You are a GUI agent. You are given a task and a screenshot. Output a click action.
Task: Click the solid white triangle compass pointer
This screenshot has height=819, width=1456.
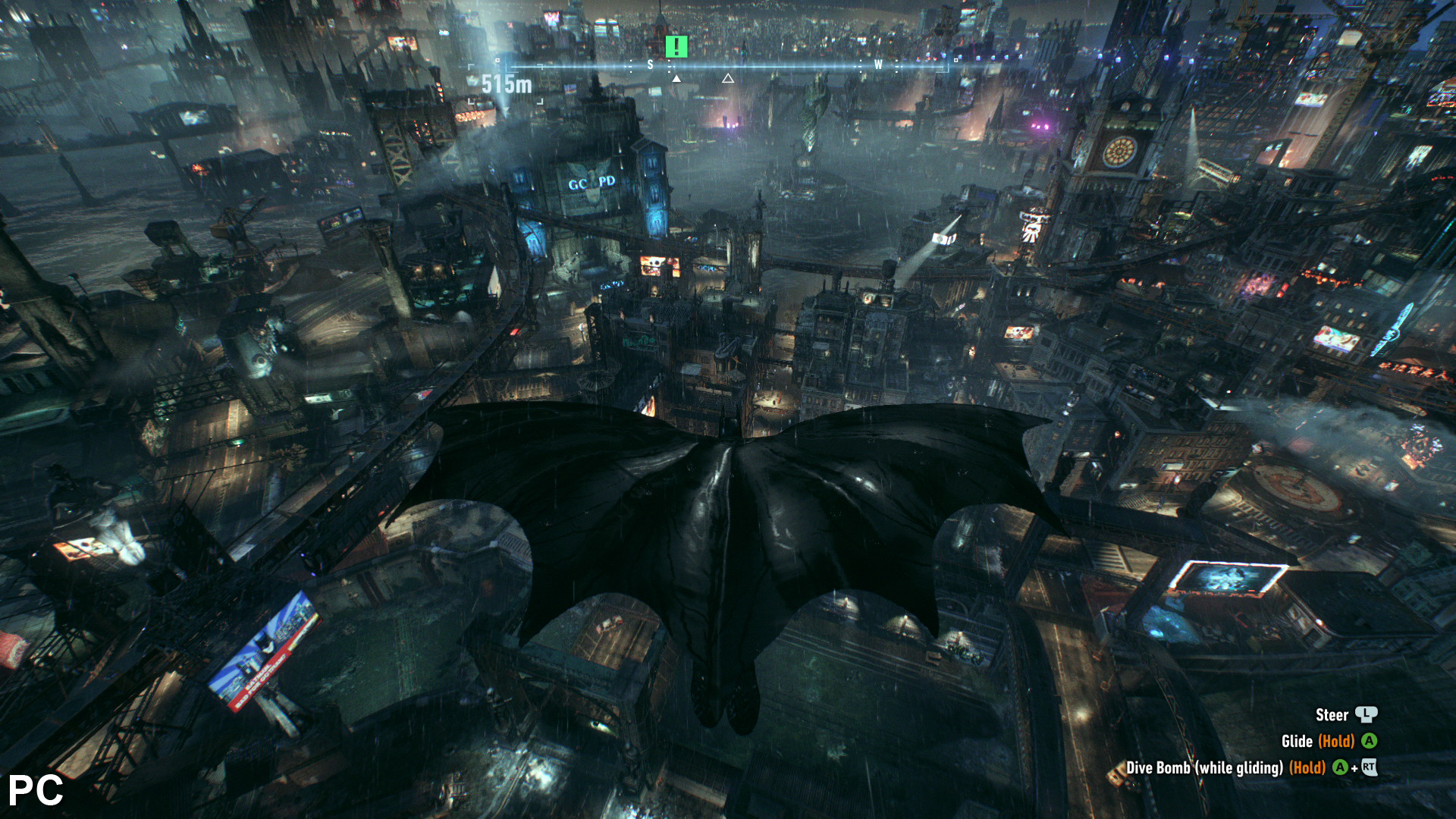[x=676, y=78]
